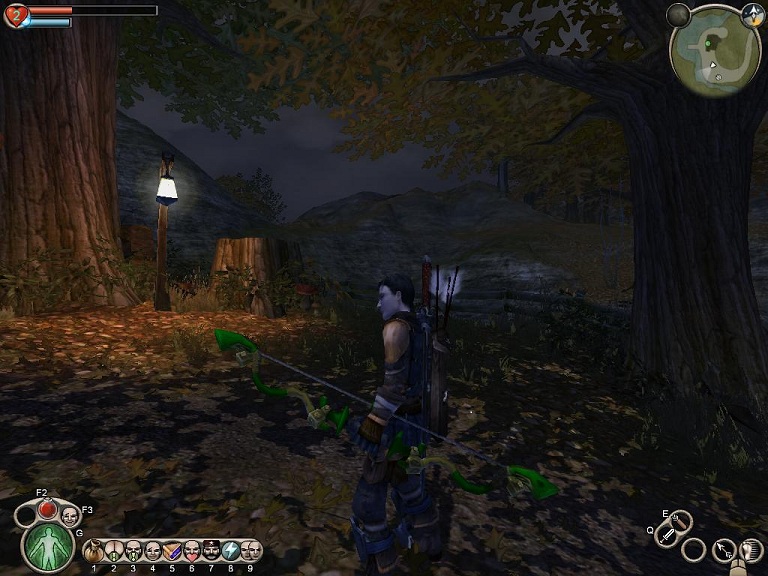Select the purple-striped item in slot 5
This screenshot has width=768, height=576.
[x=172, y=551]
